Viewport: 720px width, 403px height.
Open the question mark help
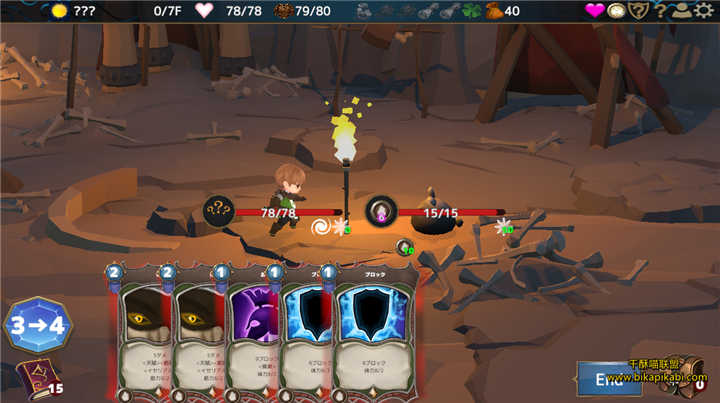(x=661, y=11)
